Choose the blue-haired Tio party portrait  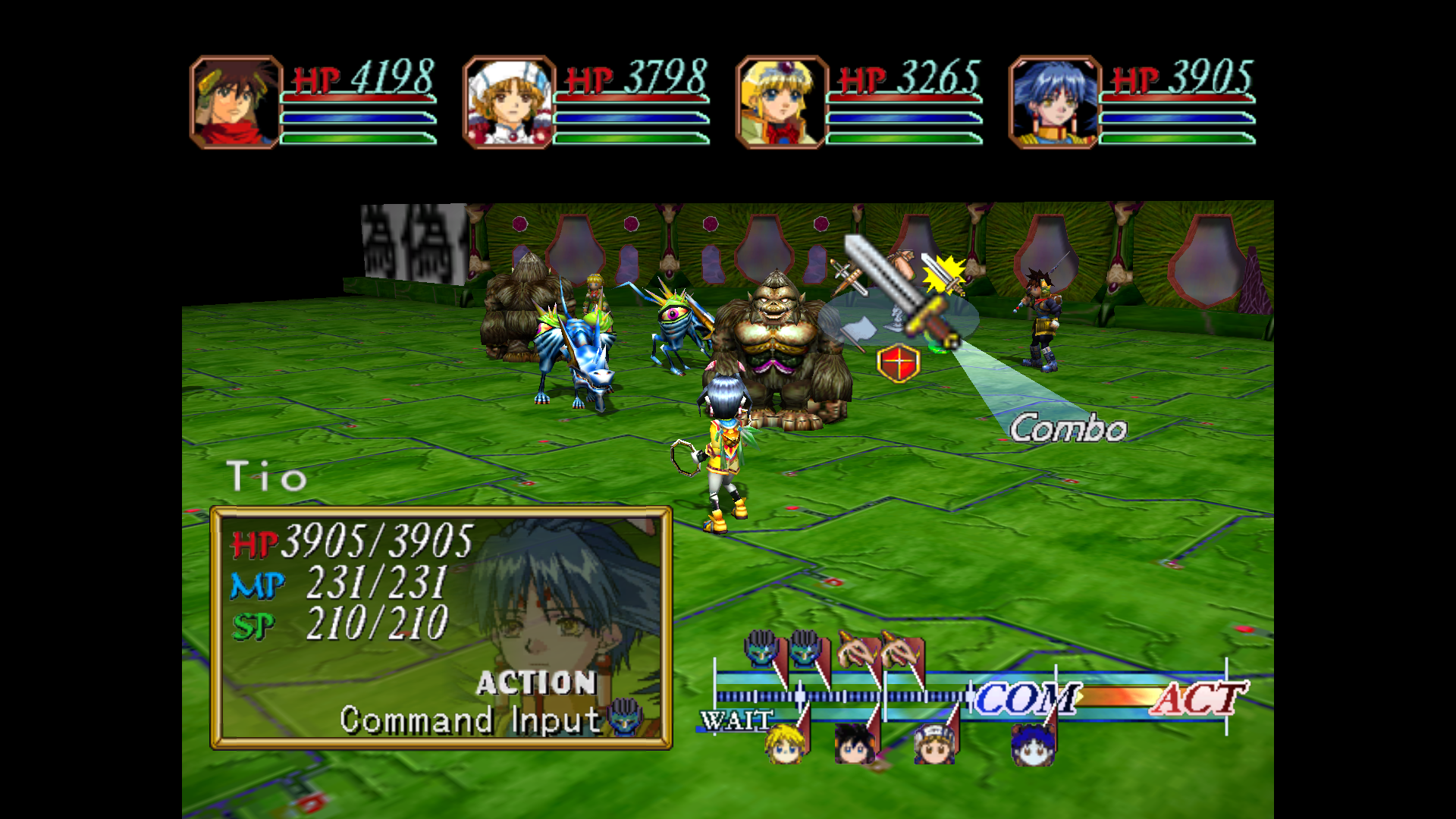[x=1055, y=102]
